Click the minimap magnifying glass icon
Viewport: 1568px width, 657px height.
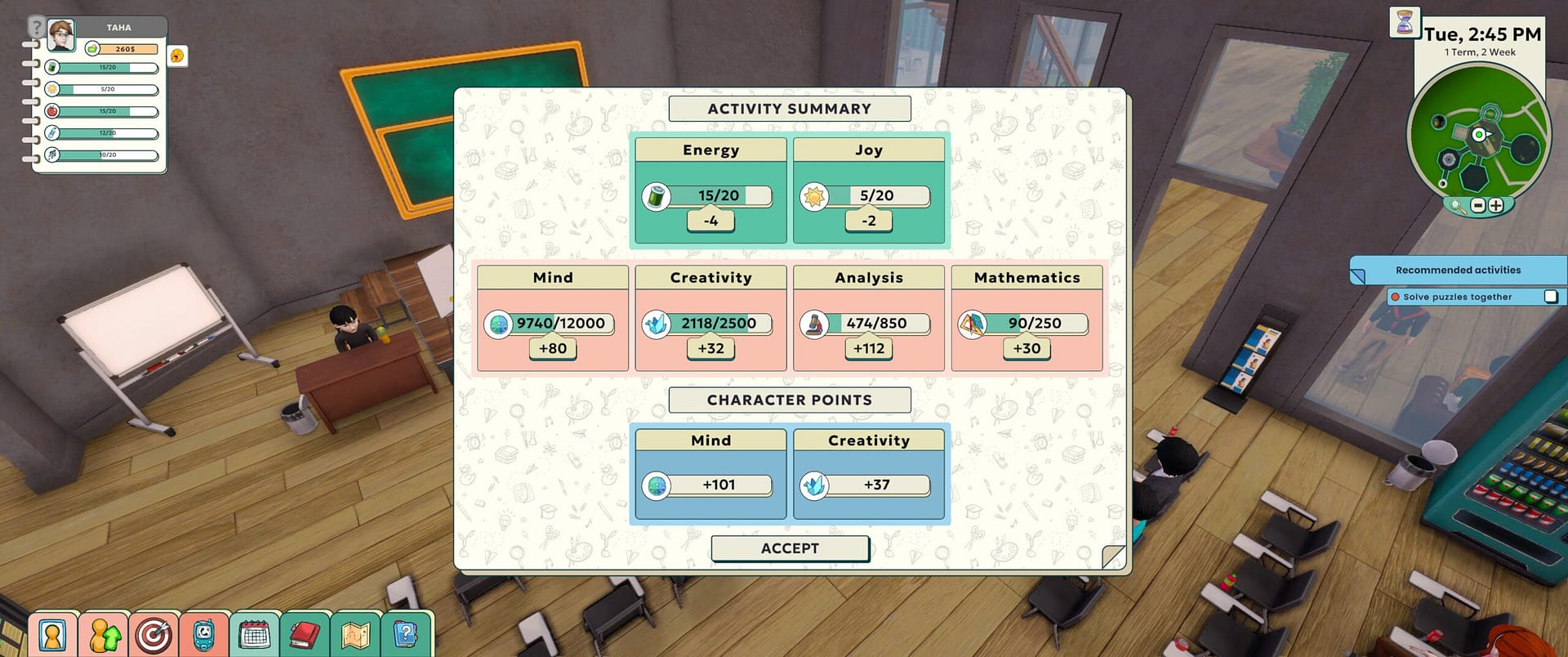click(x=1458, y=206)
